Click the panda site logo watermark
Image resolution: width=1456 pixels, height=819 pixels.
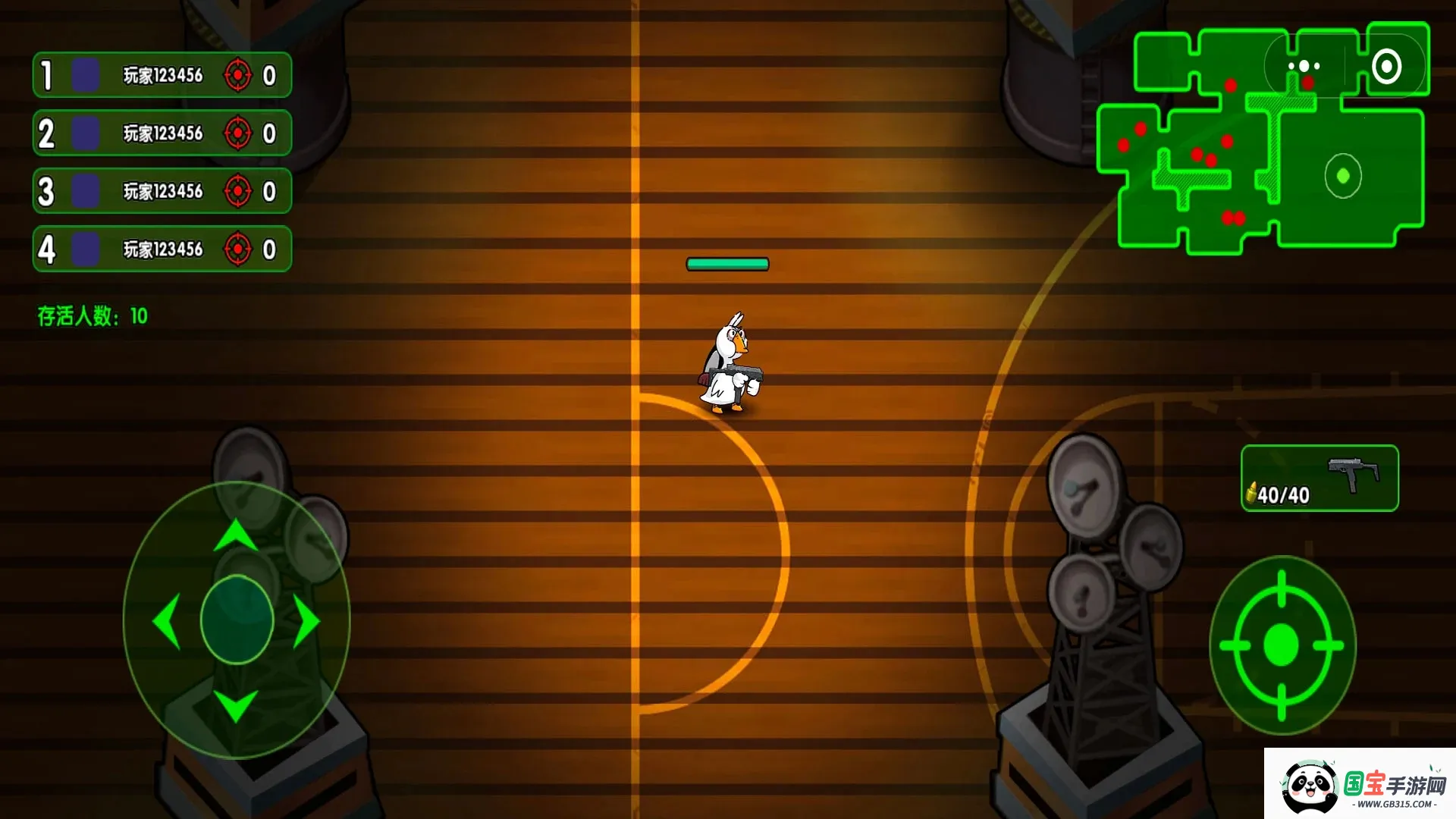coord(1360,784)
